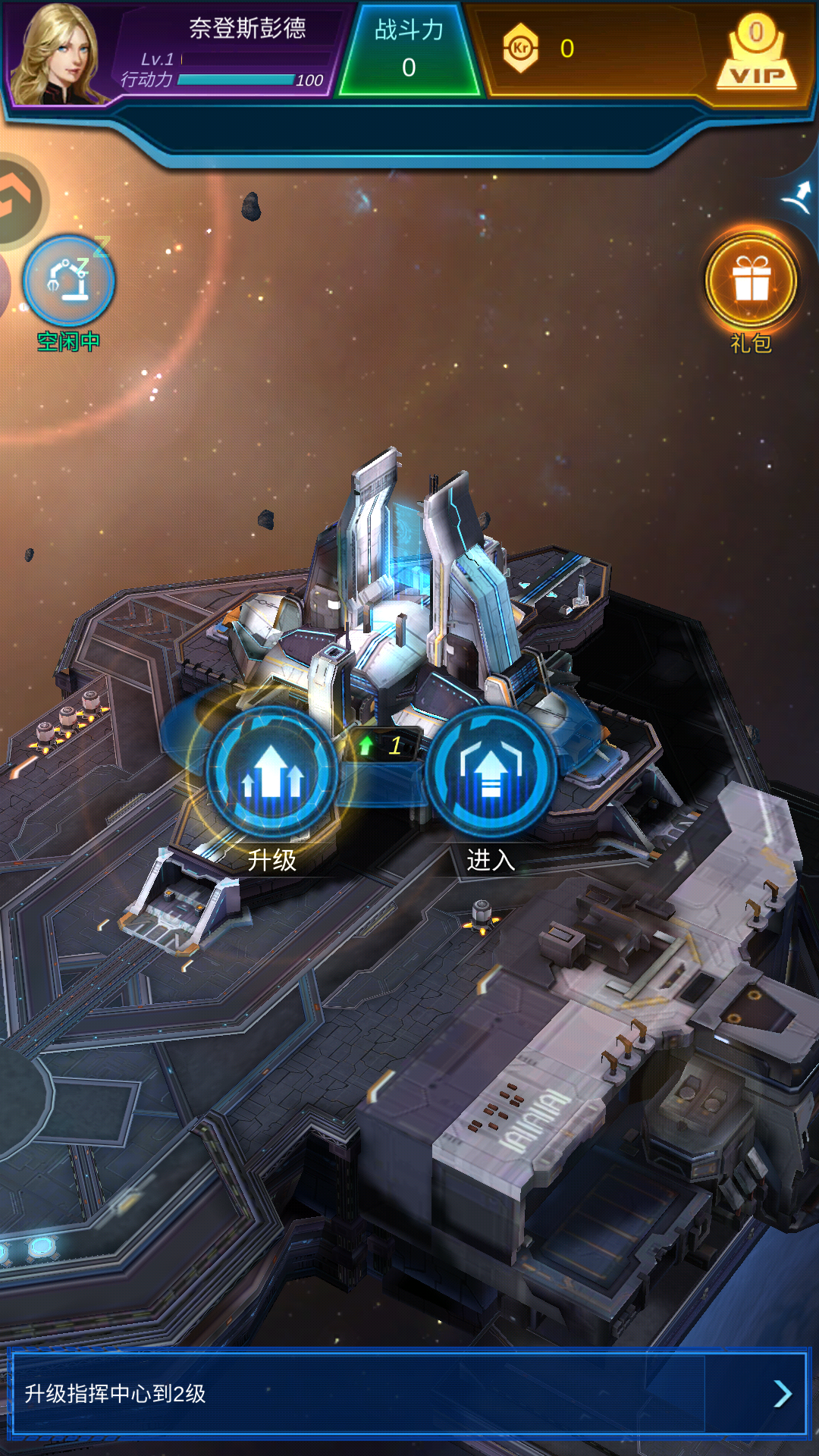Viewport: 819px width, 1456px height.
Task: Open the idle 空闲中 build queue icon
Action: click(69, 281)
